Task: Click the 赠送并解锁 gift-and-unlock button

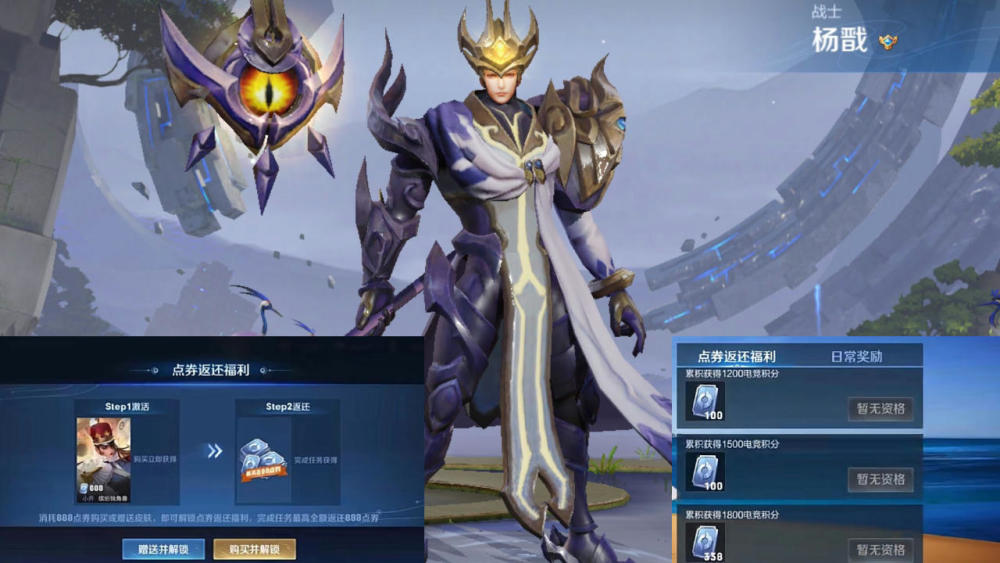Action: 163,549
